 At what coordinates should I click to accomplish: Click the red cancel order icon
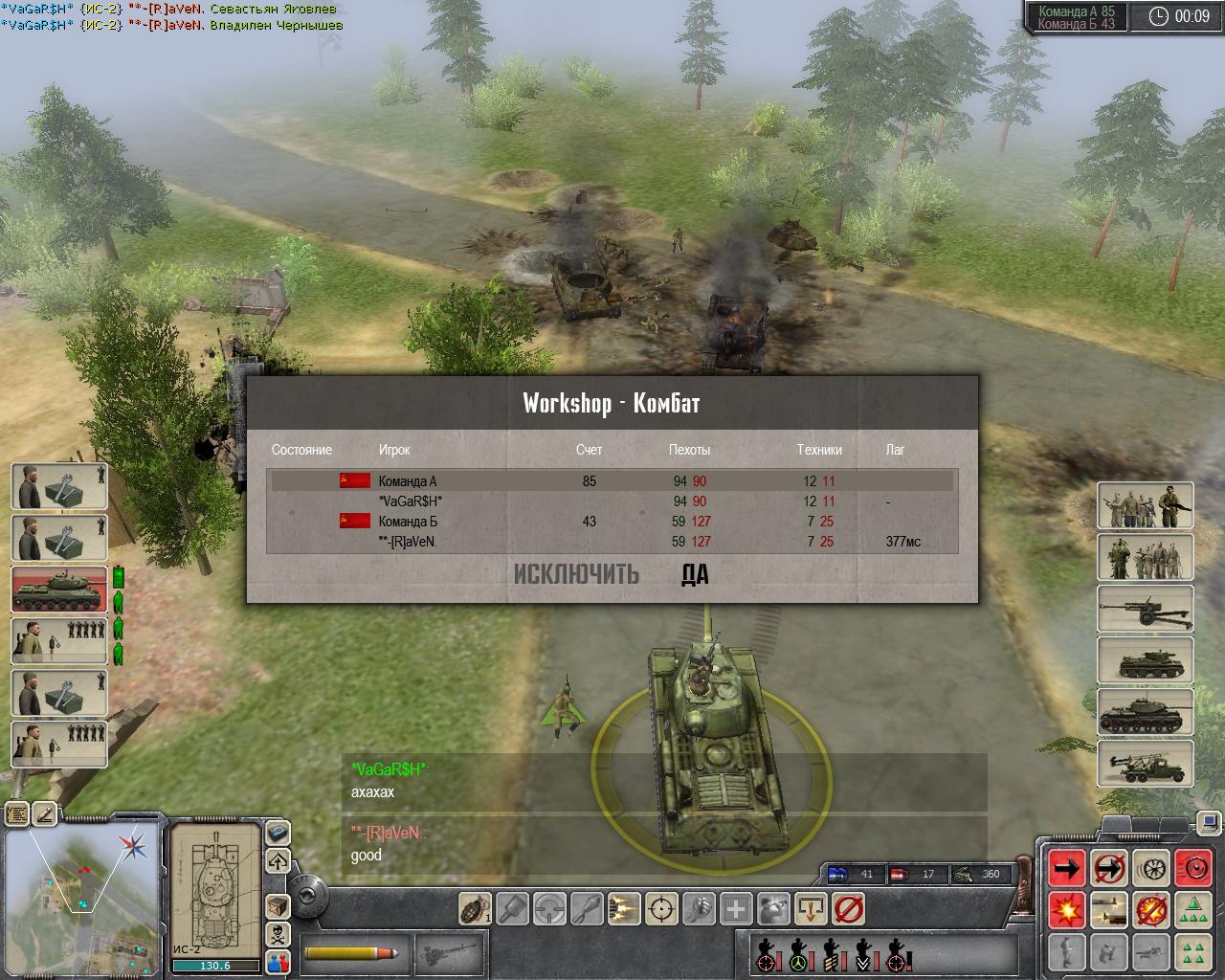coord(849,908)
